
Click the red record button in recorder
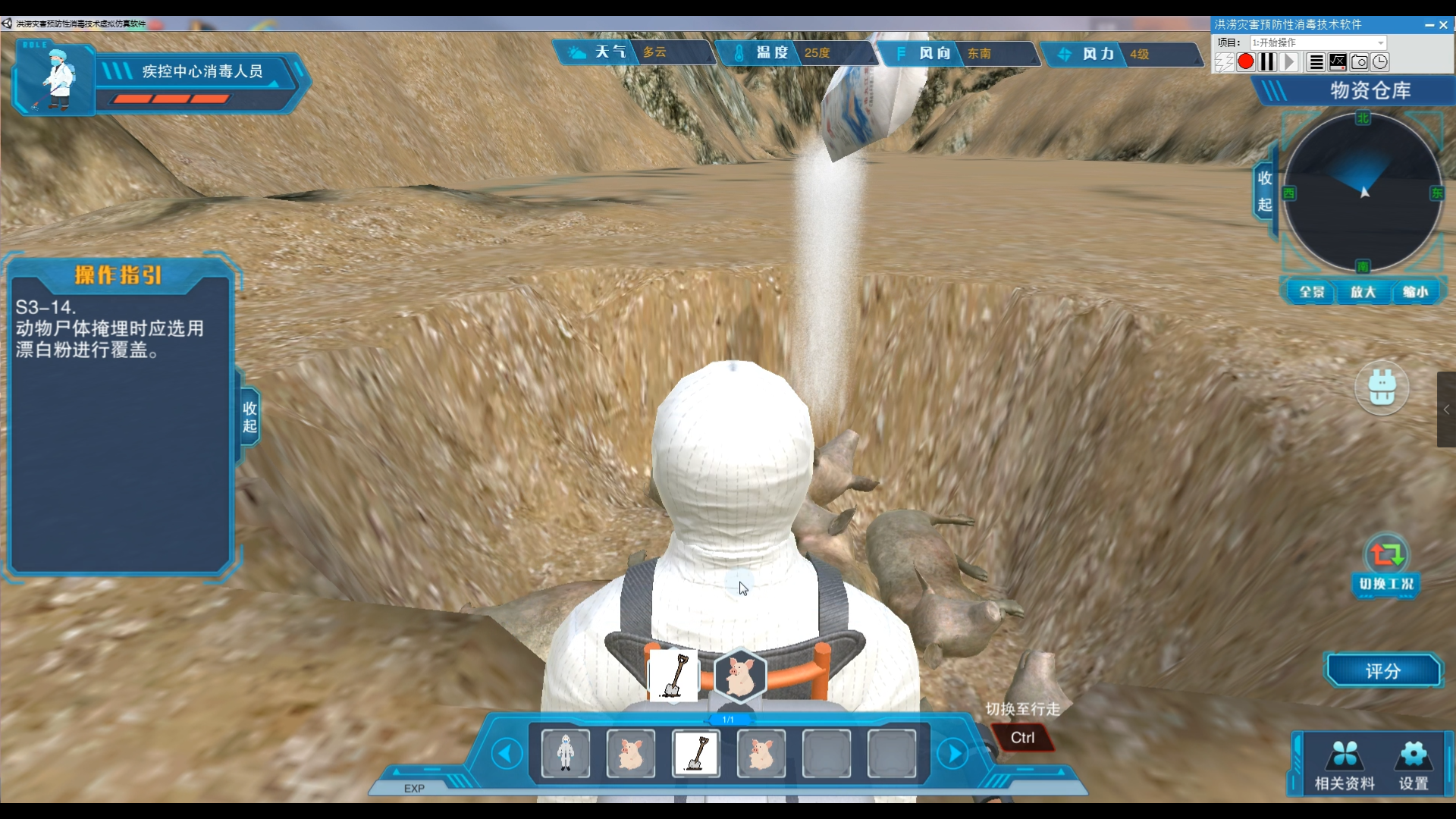1245,62
